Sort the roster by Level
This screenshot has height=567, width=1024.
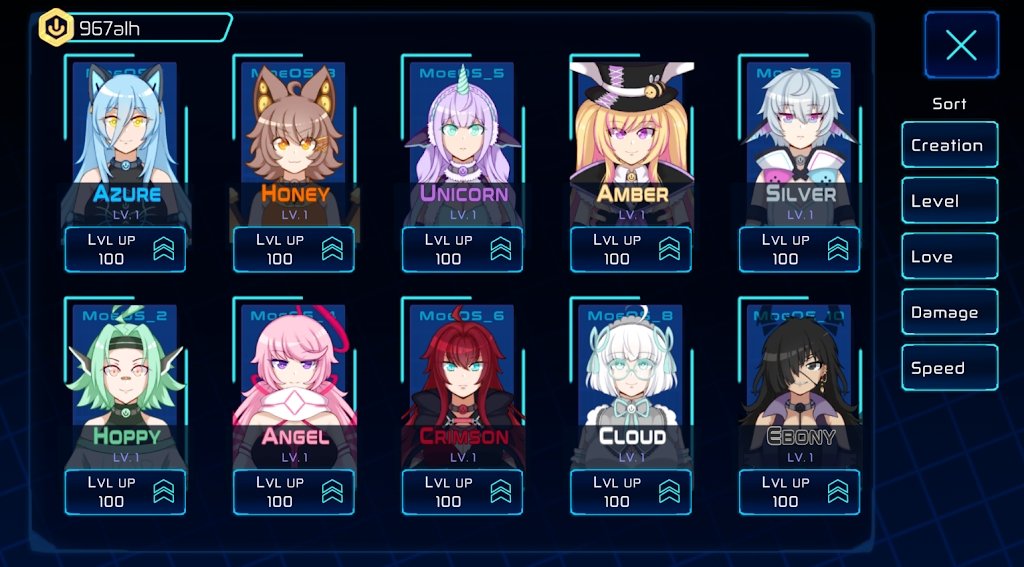coord(949,201)
